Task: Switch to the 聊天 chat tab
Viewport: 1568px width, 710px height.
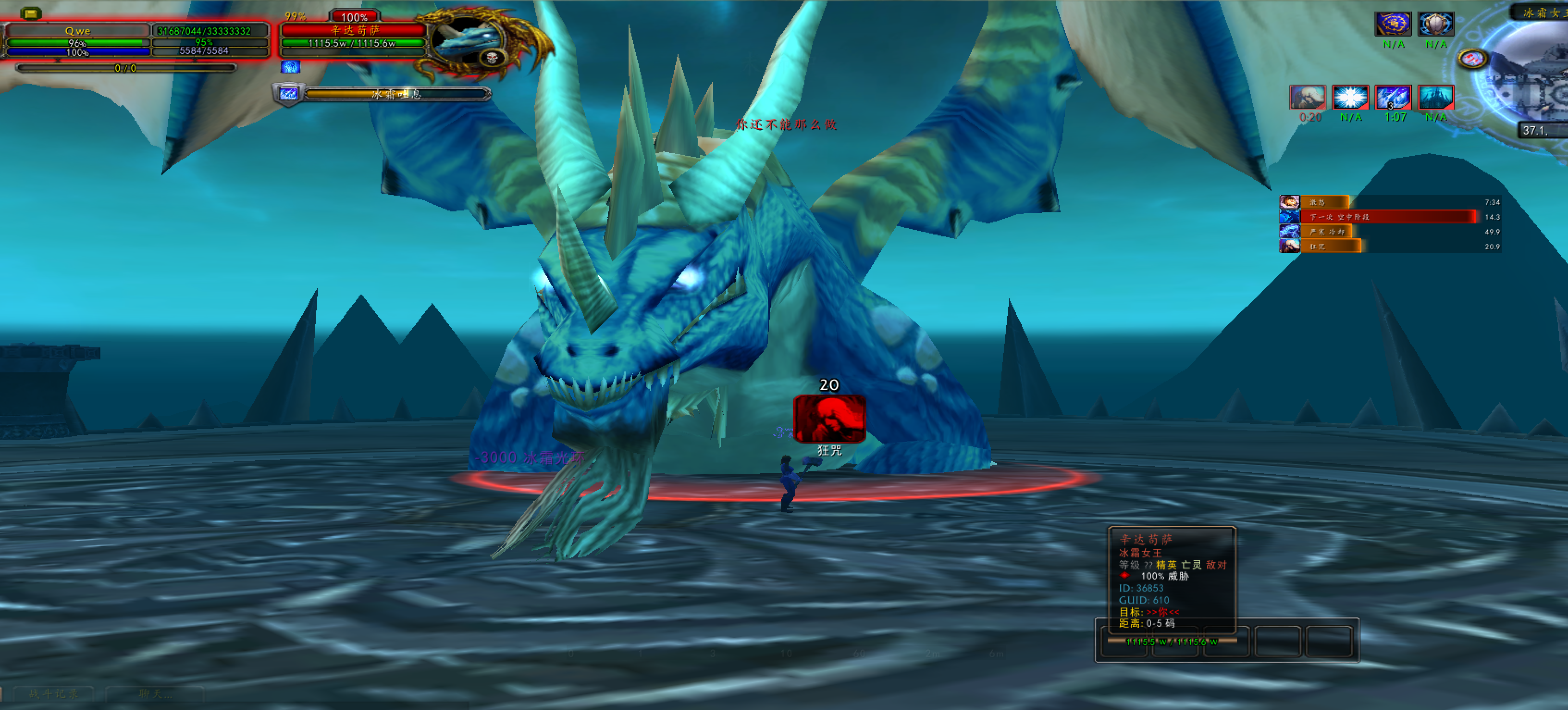Action: tap(155, 695)
